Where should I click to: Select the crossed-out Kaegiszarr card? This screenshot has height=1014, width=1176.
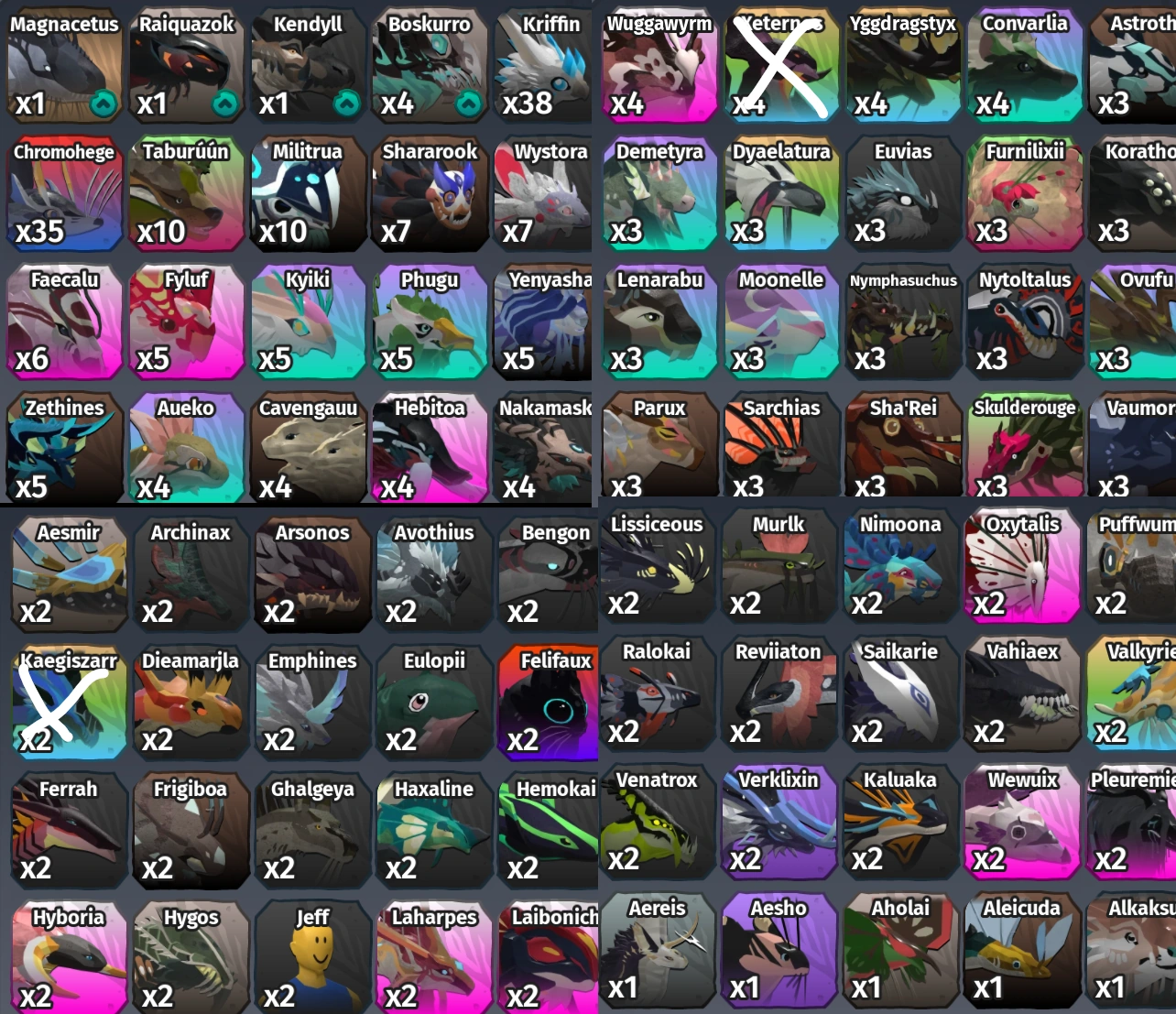coord(68,703)
